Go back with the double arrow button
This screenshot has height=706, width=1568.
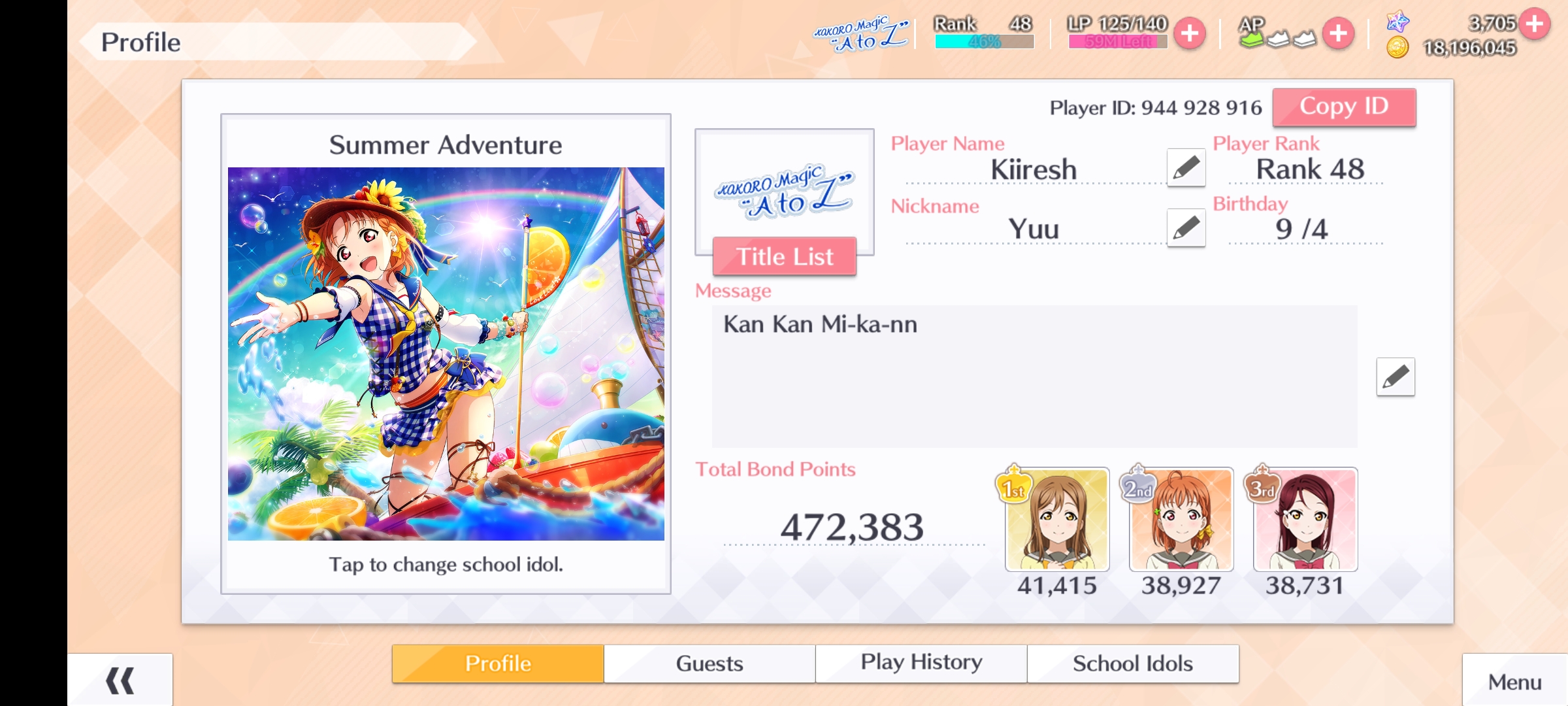pyautogui.click(x=120, y=681)
